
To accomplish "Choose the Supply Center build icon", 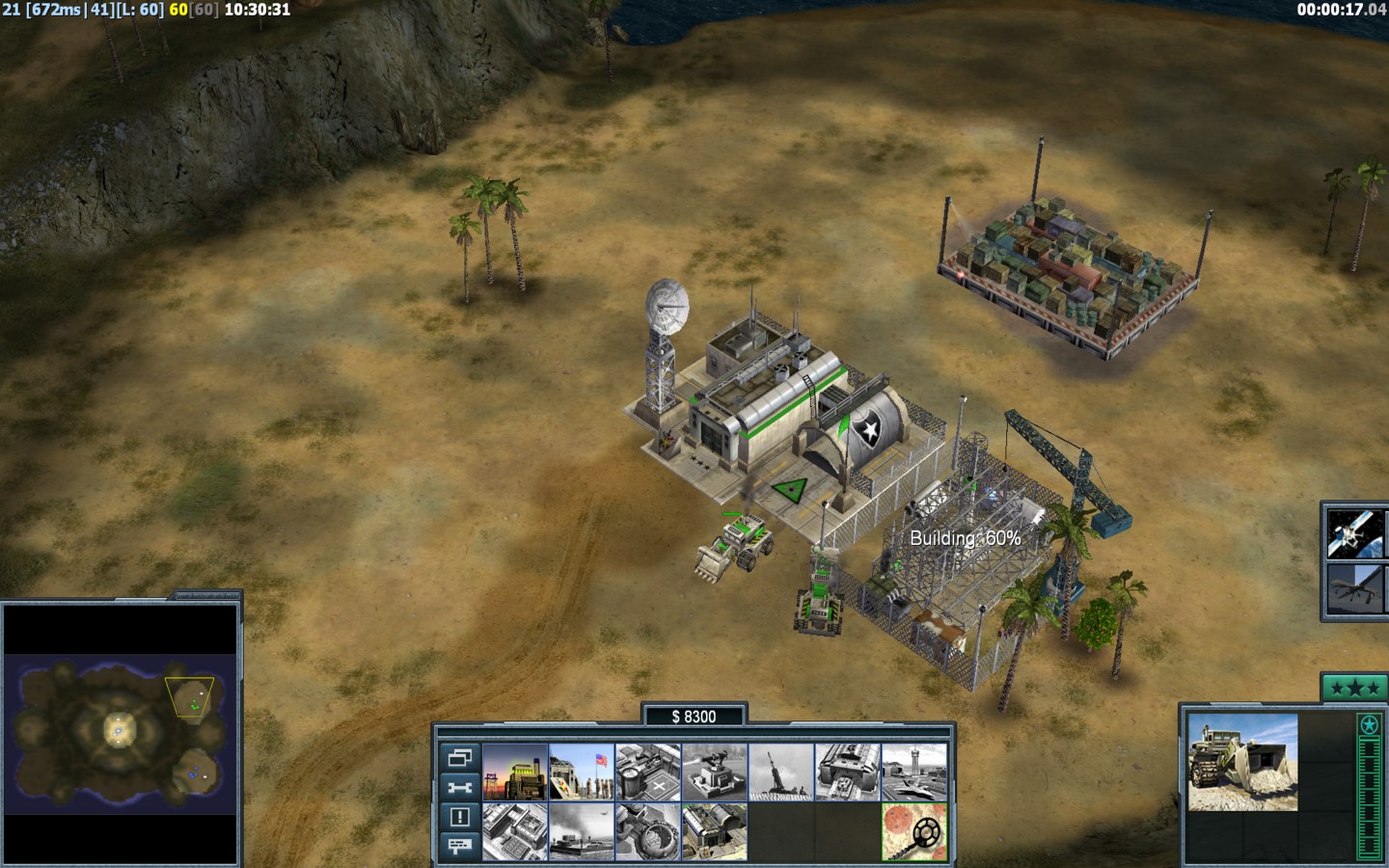I will click(648, 772).
